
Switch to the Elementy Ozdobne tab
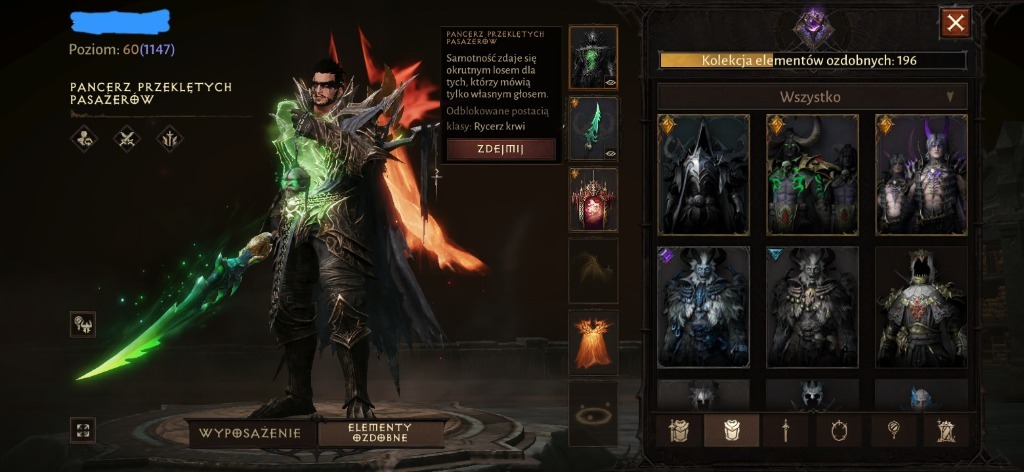[x=380, y=433]
